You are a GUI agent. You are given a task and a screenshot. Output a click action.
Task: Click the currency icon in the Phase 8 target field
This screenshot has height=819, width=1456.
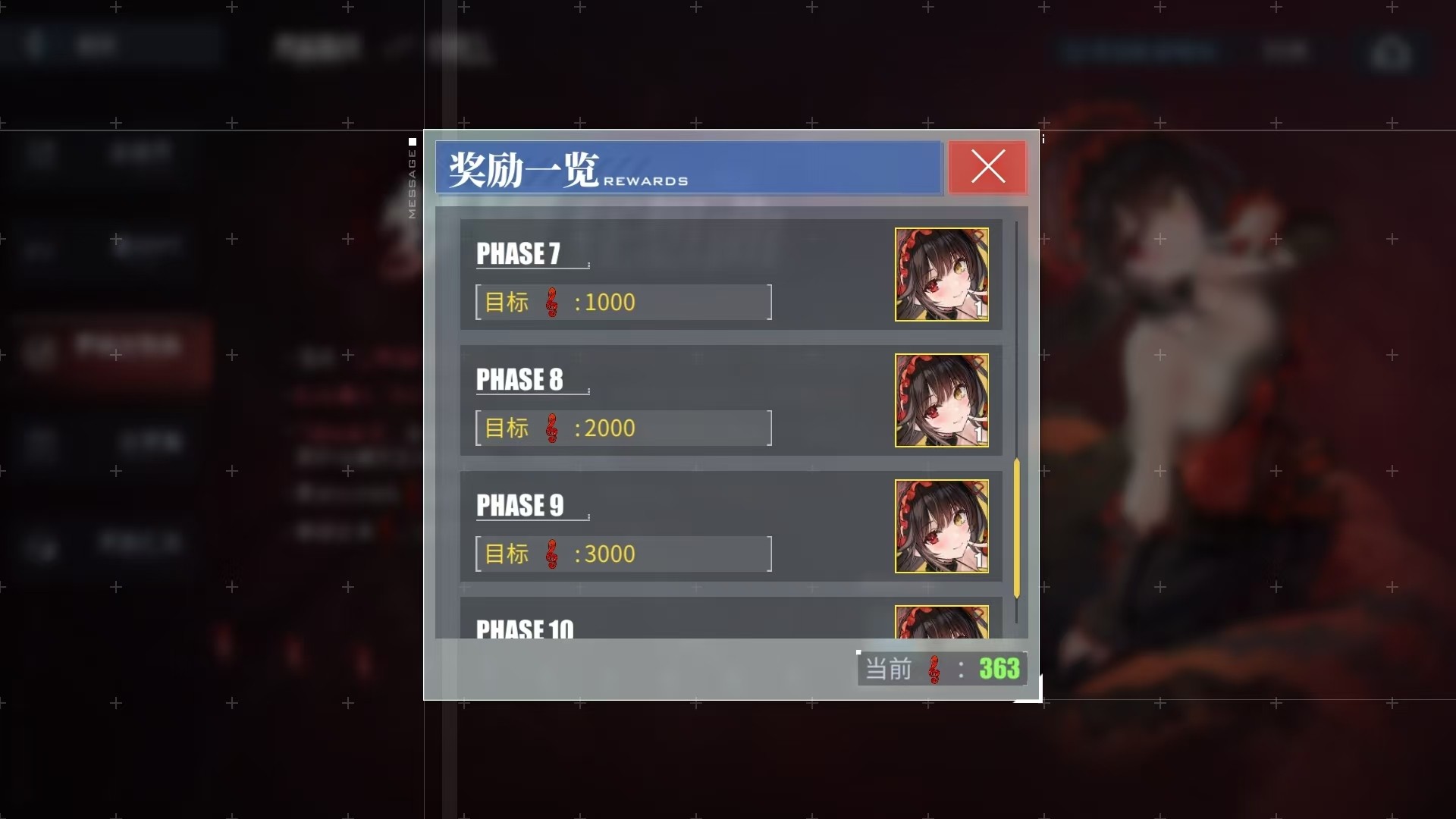553,428
